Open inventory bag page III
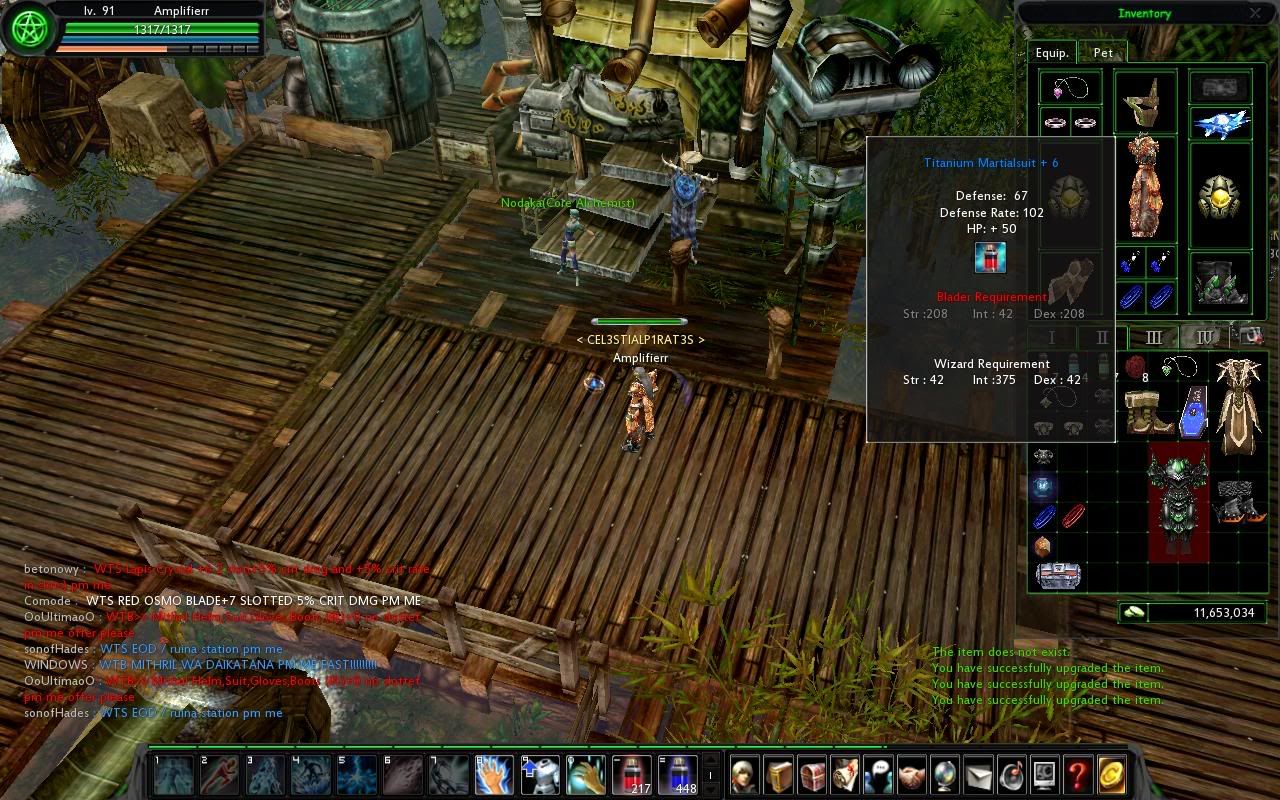Viewport: 1280px width, 800px height. coord(1153,338)
